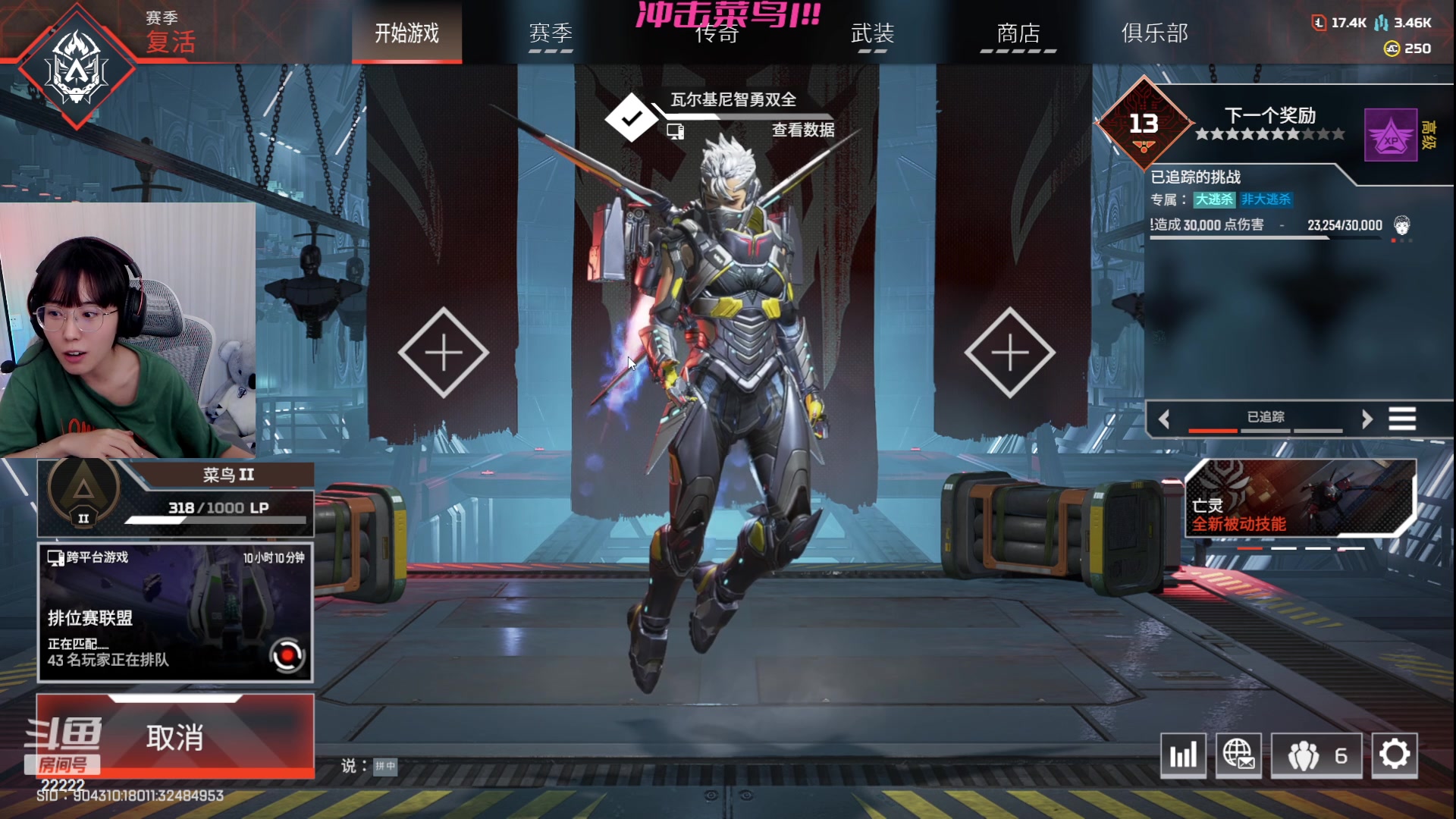Select the 俱乐部 tab
Screen dimensions: 1456x819
(1154, 33)
